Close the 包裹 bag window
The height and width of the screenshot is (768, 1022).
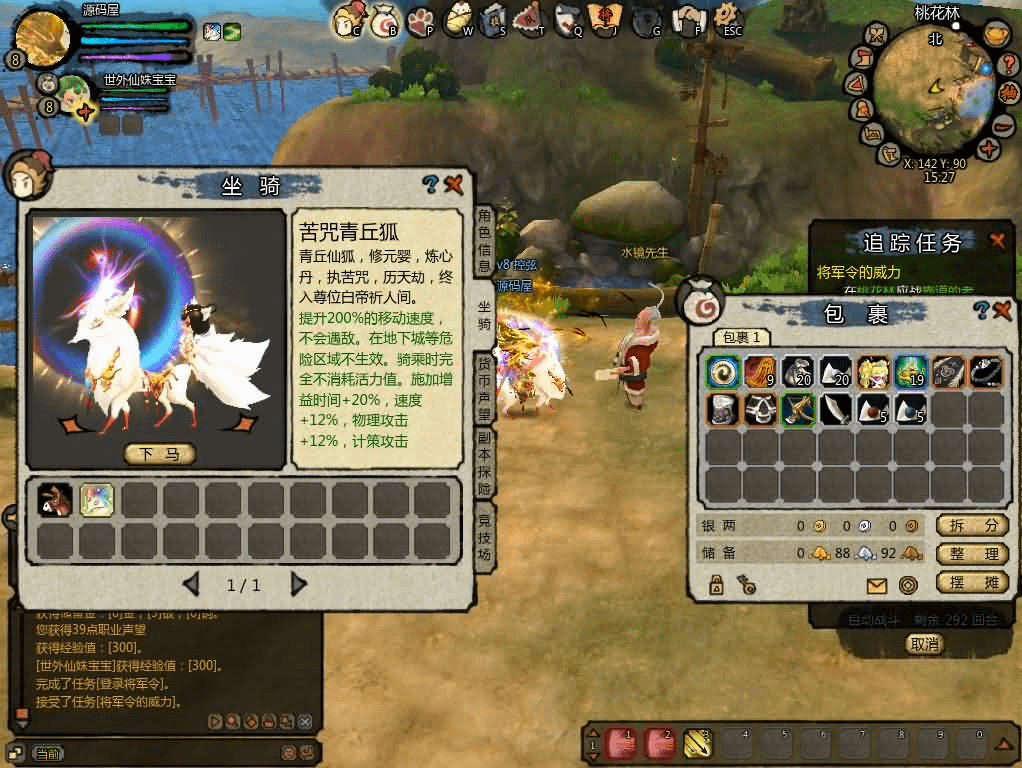(1001, 312)
